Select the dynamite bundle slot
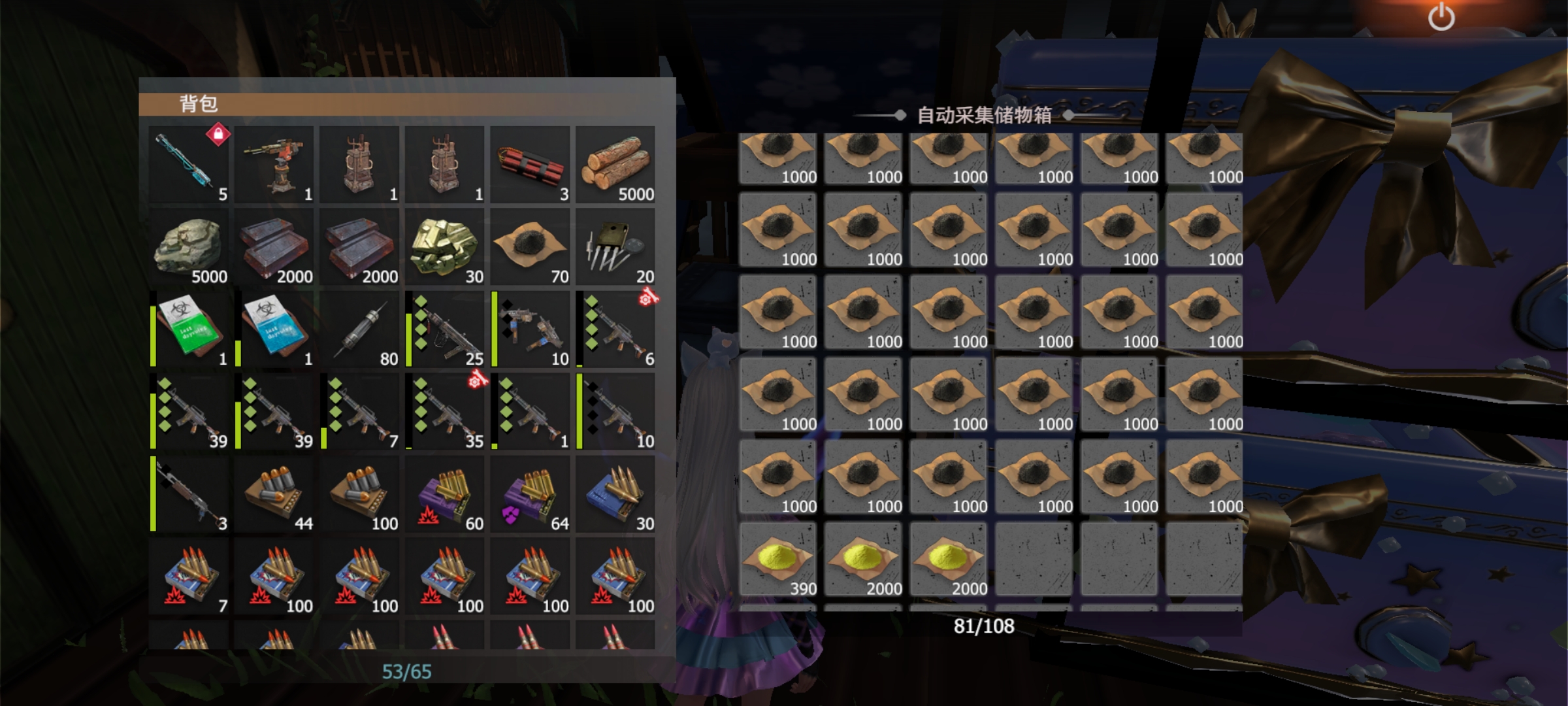This screenshot has width=1568, height=706. pyautogui.click(x=530, y=165)
